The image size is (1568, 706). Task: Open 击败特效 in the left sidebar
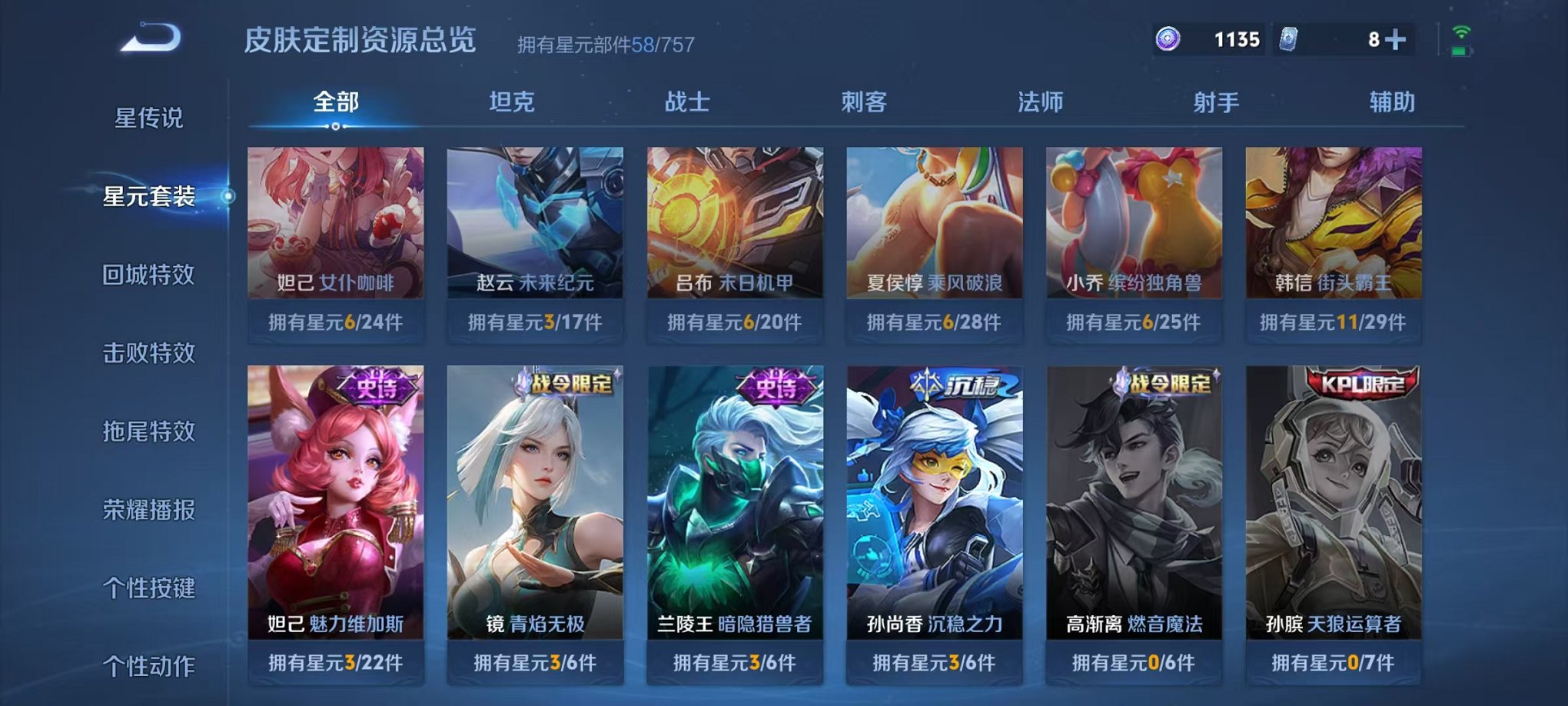coord(150,353)
